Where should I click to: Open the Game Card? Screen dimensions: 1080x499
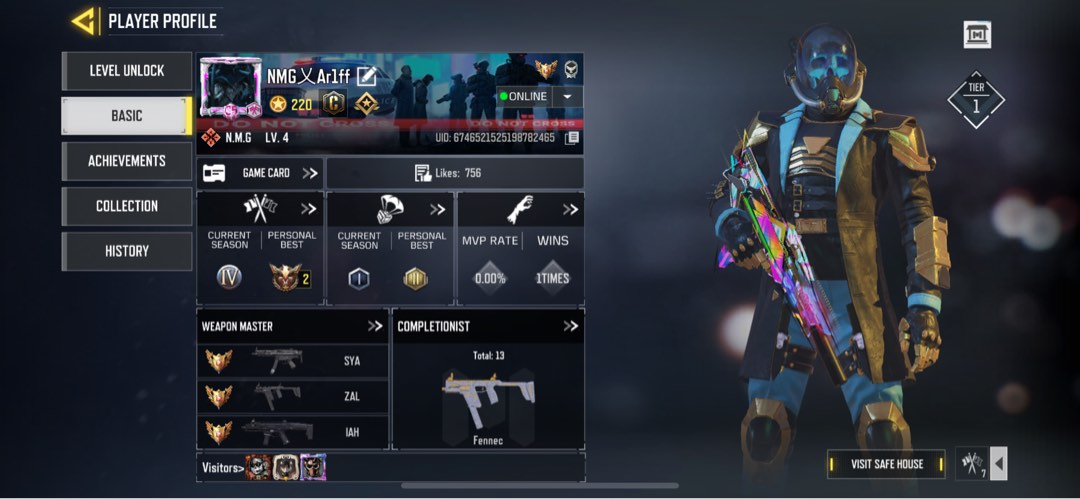coord(260,173)
